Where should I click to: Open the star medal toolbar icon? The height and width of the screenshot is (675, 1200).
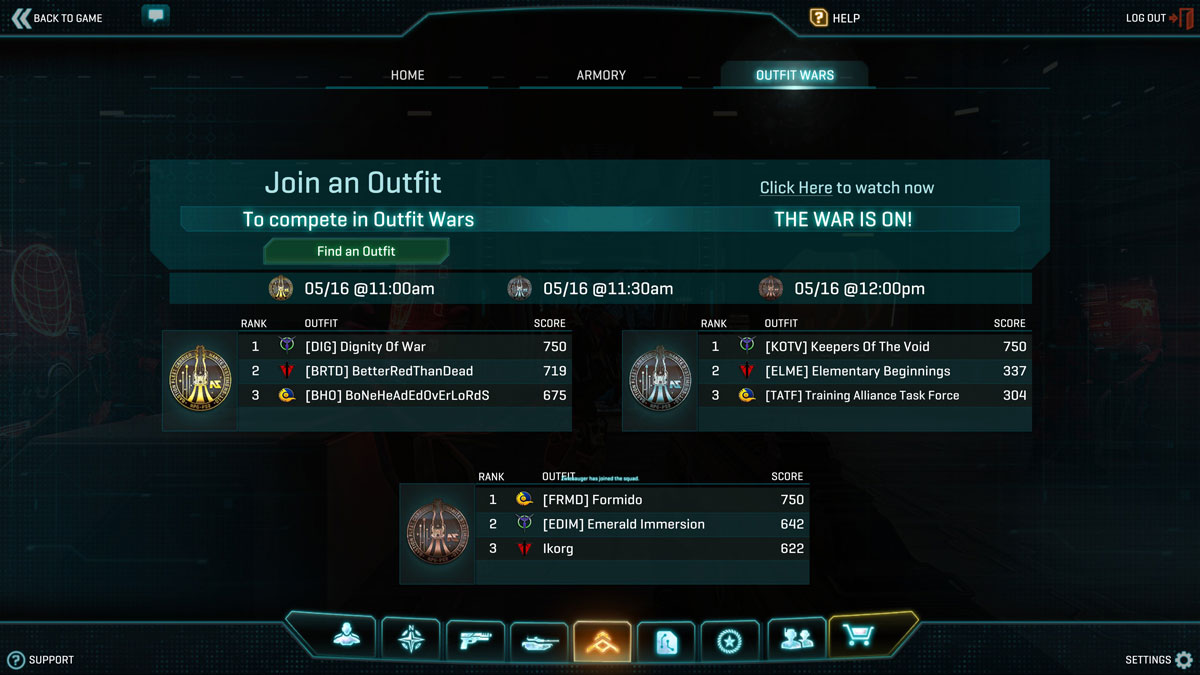tap(729, 640)
